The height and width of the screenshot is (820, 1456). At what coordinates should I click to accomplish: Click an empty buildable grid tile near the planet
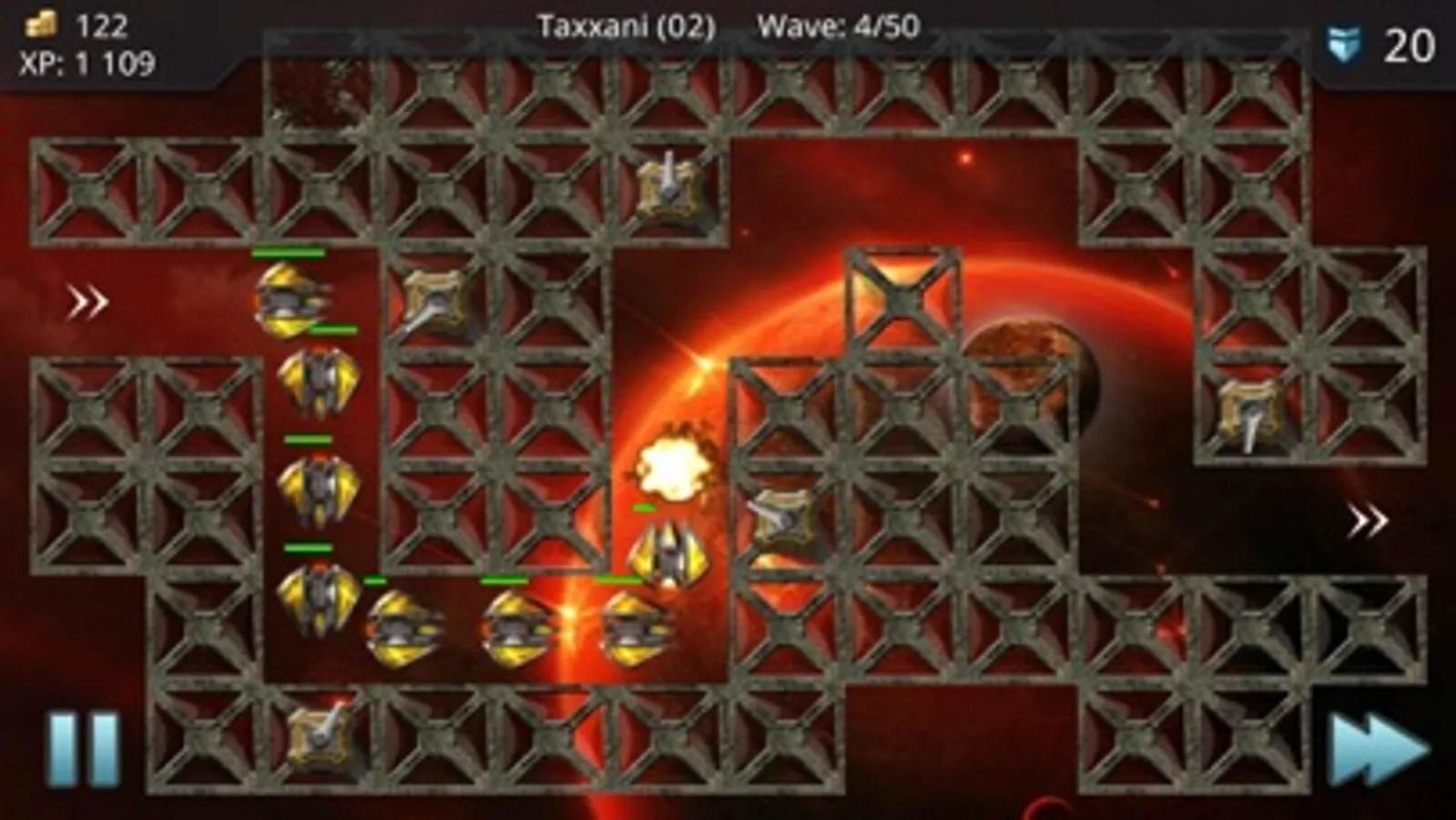point(901,296)
